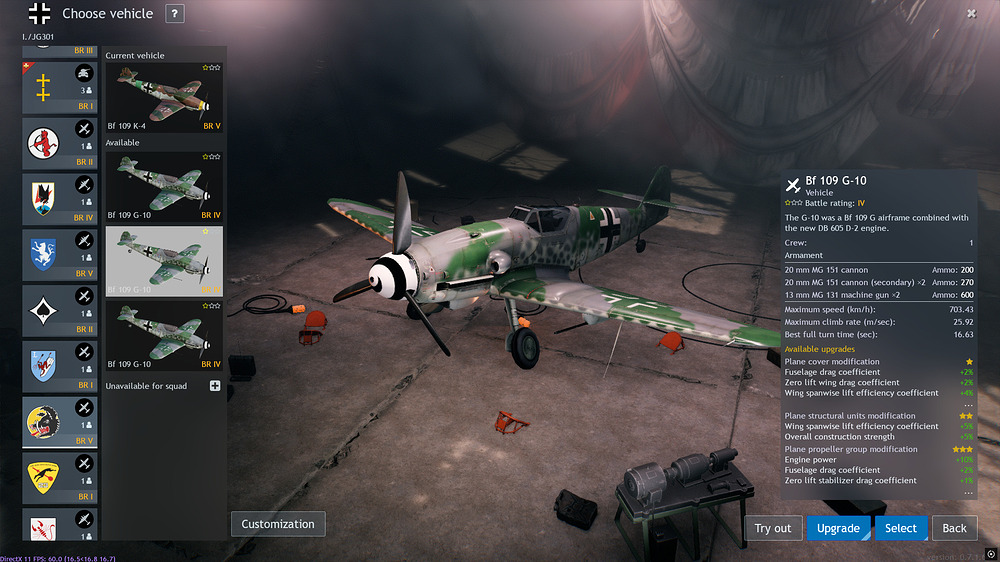Close the Choose vehicle screen
The image size is (1000, 562).
point(971,13)
